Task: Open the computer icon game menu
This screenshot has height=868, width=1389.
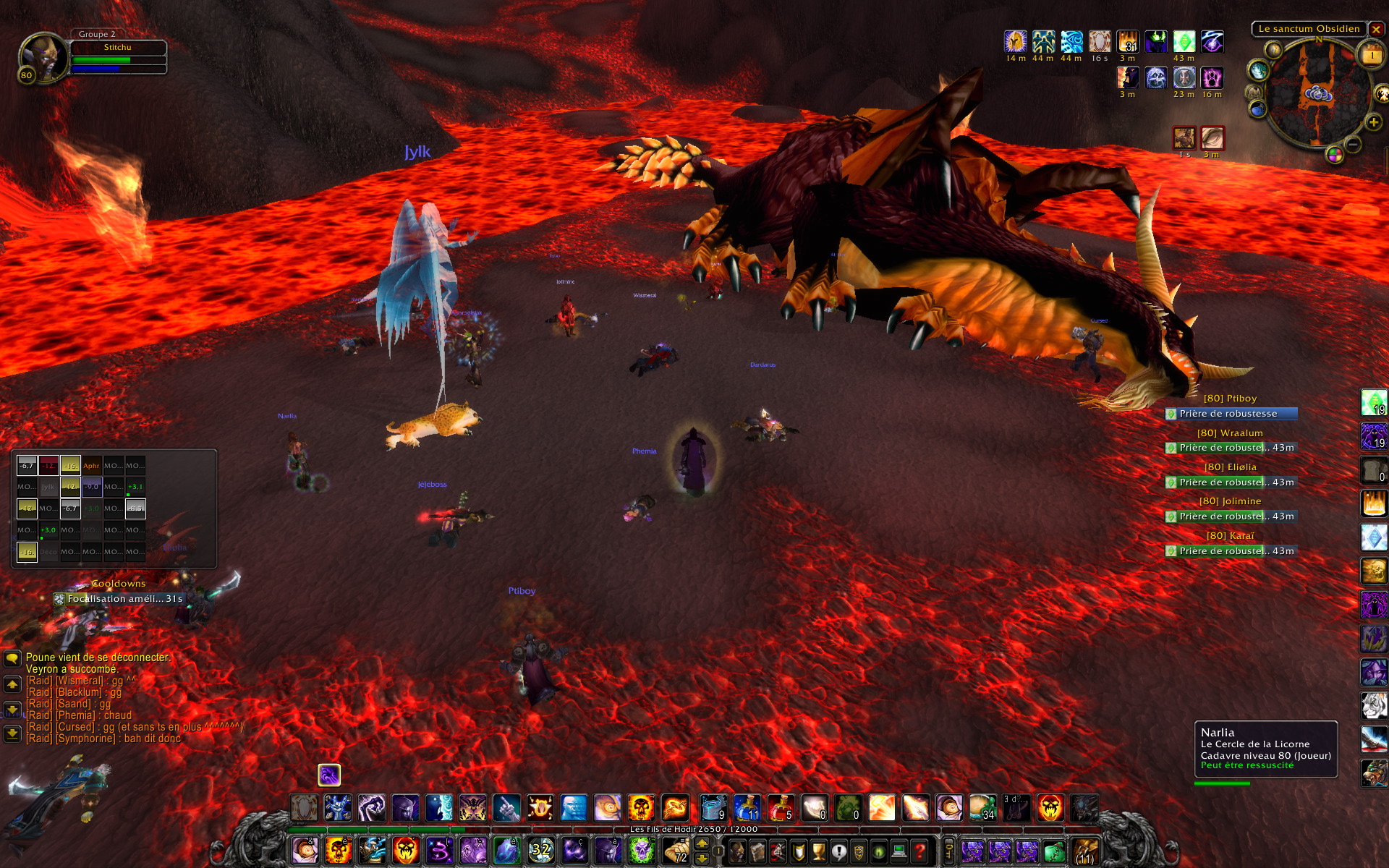Action: tap(899, 851)
